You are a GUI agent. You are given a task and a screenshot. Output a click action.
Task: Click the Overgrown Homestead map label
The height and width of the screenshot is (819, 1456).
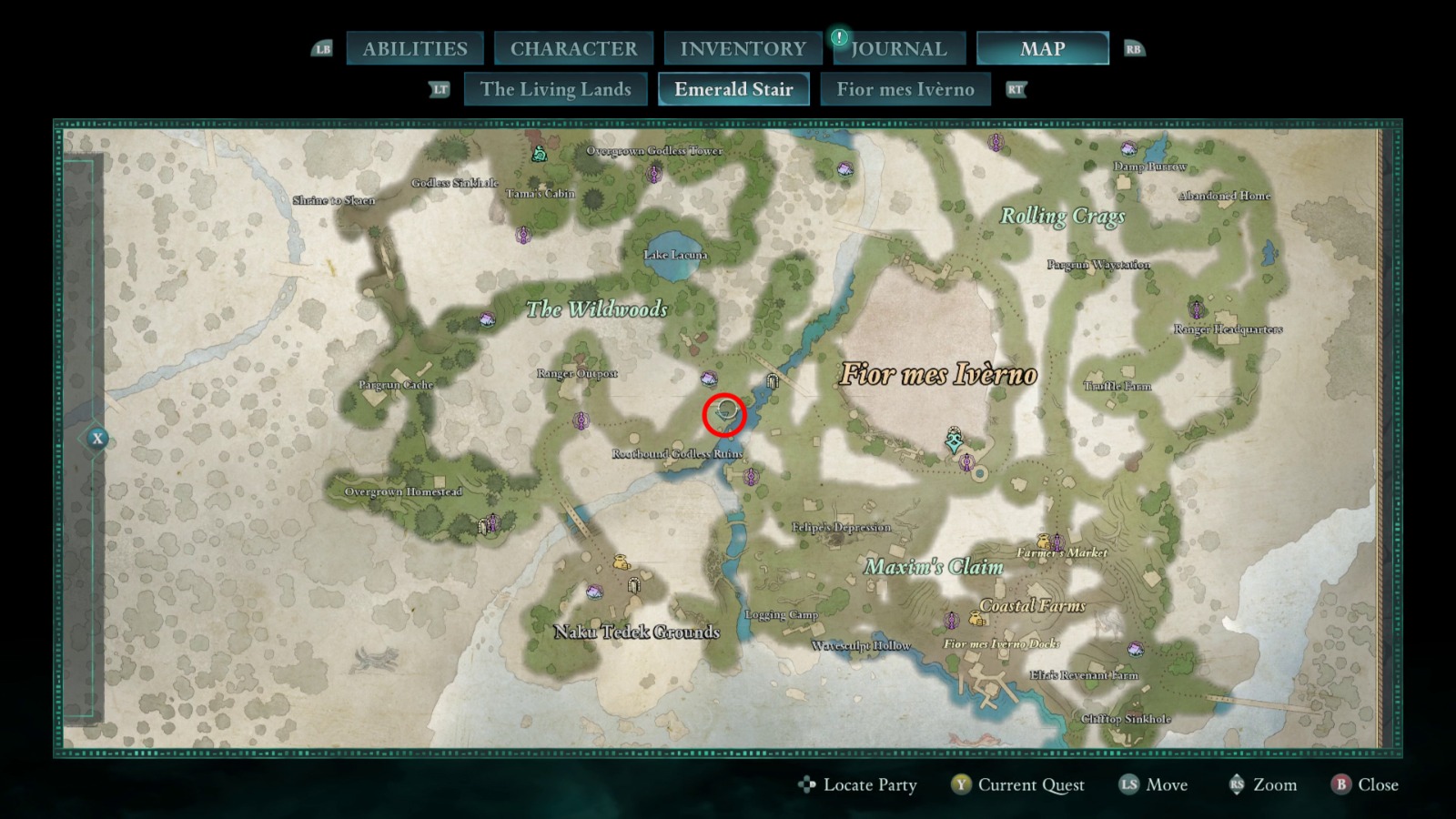click(403, 491)
